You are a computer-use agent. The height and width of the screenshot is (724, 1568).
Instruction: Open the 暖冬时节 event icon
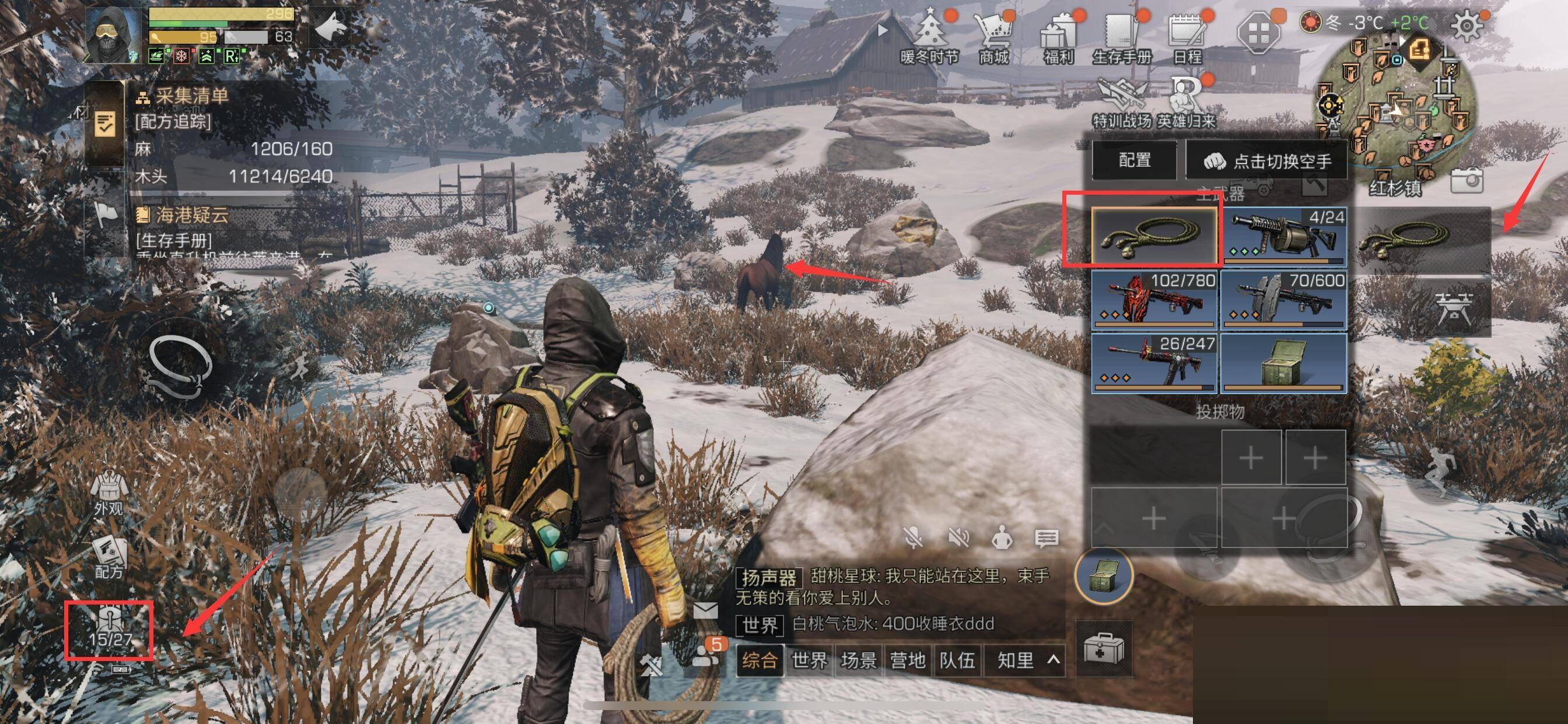tap(929, 38)
